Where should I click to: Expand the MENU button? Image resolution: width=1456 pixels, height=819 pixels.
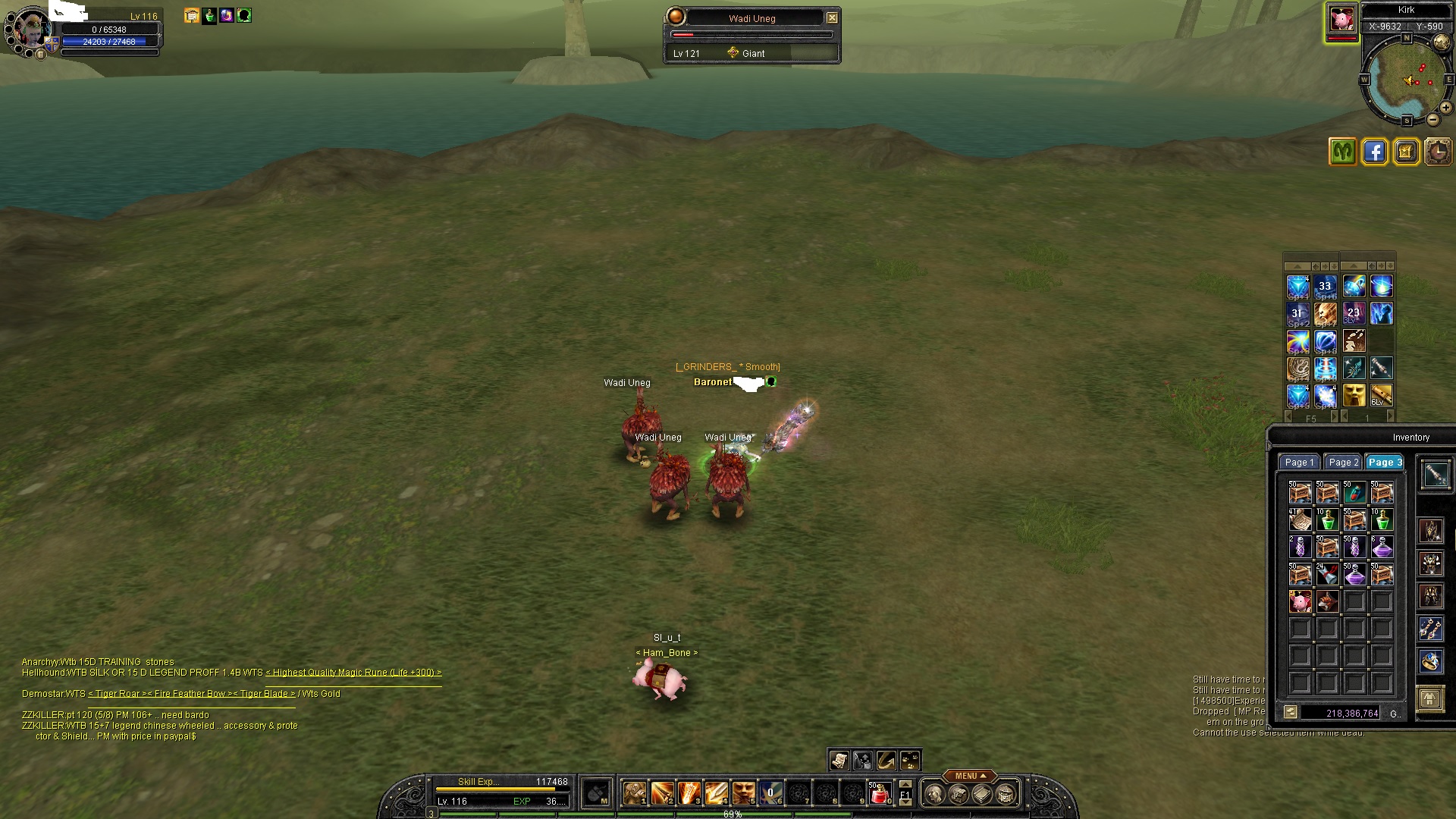(x=970, y=776)
